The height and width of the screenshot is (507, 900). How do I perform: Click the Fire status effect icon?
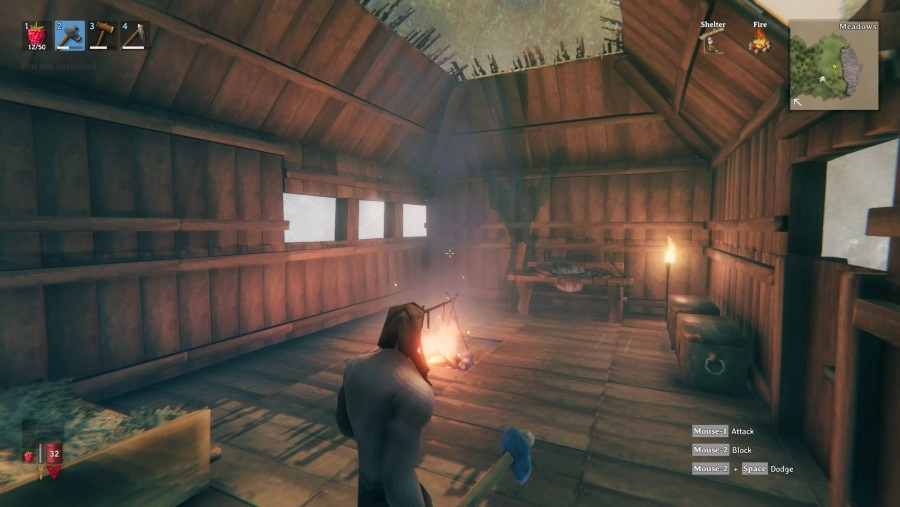pos(760,42)
